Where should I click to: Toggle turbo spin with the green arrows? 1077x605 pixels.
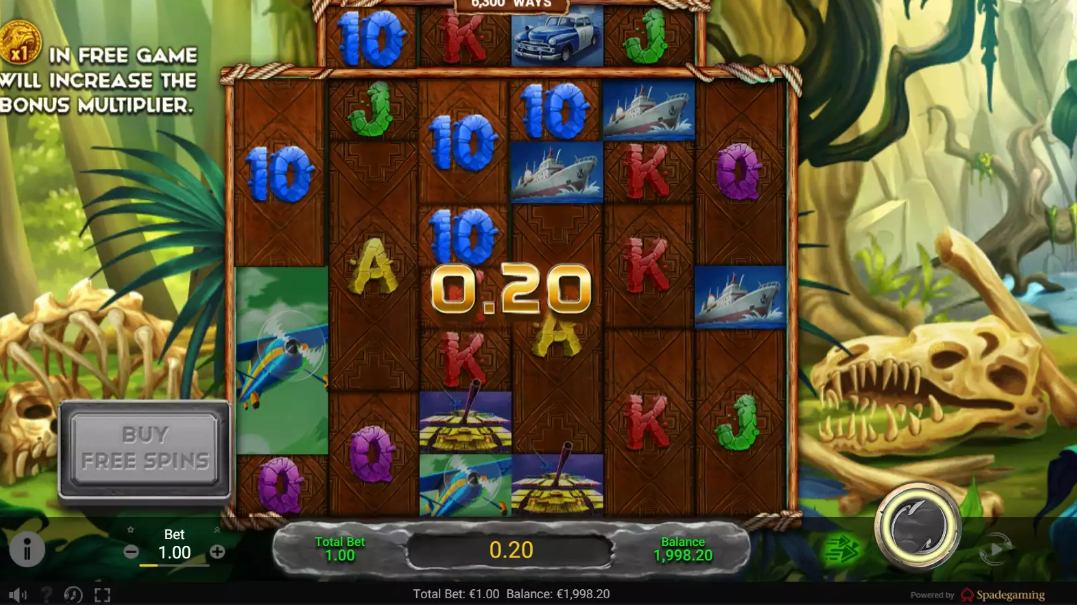coord(842,549)
